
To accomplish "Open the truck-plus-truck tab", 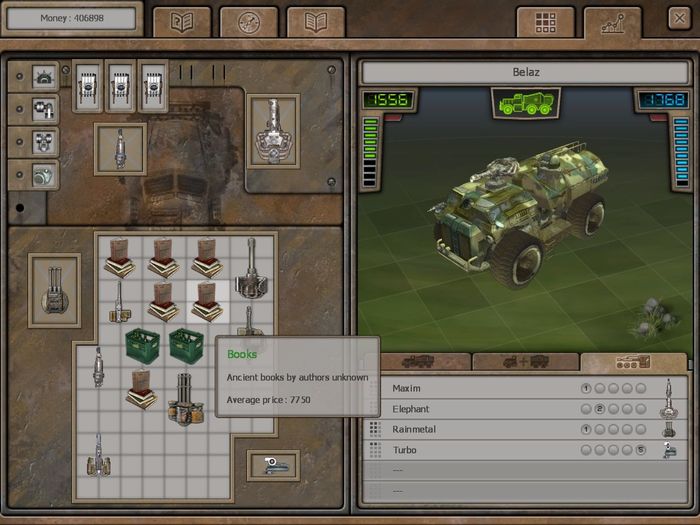I will click(x=525, y=362).
